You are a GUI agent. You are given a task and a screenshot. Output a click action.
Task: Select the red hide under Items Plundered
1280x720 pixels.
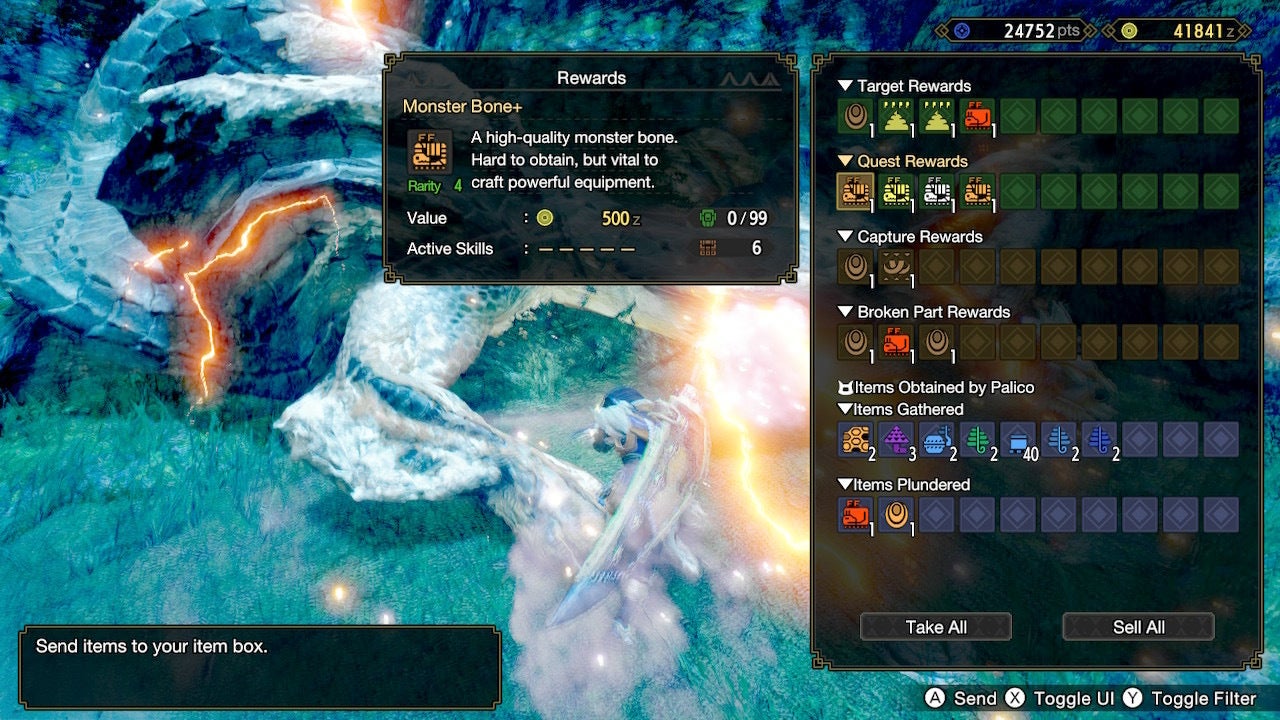tap(855, 514)
